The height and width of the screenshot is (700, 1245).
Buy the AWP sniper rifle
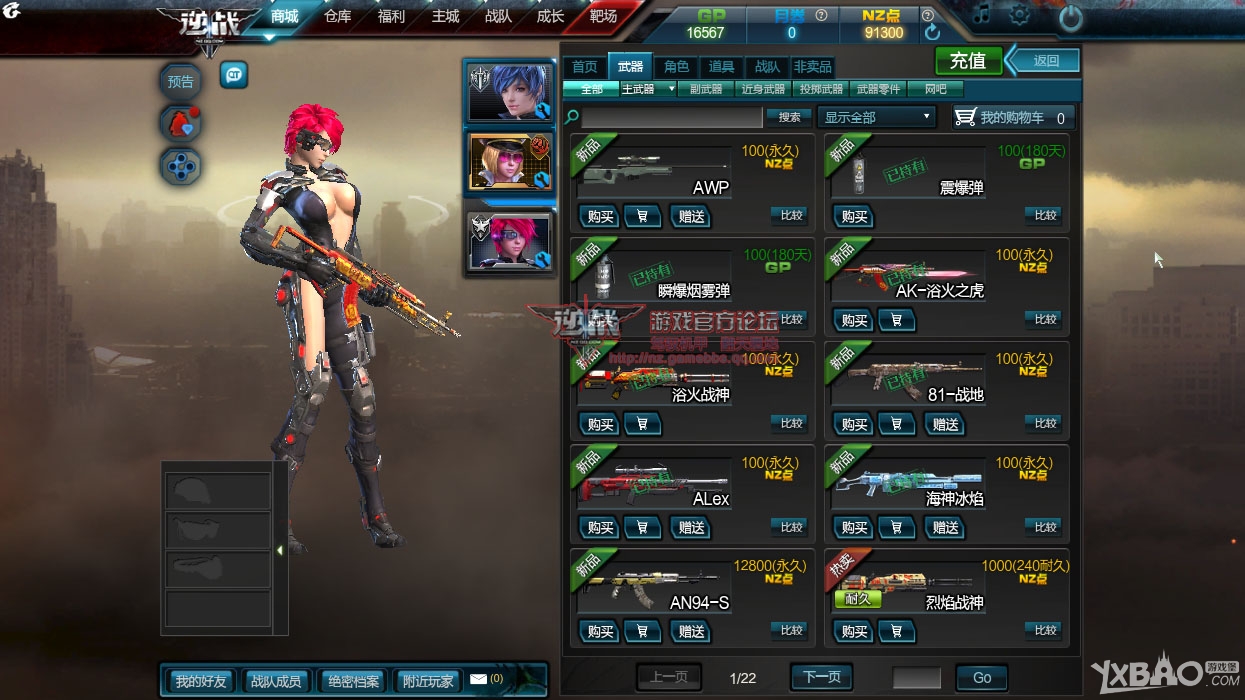(x=600, y=216)
